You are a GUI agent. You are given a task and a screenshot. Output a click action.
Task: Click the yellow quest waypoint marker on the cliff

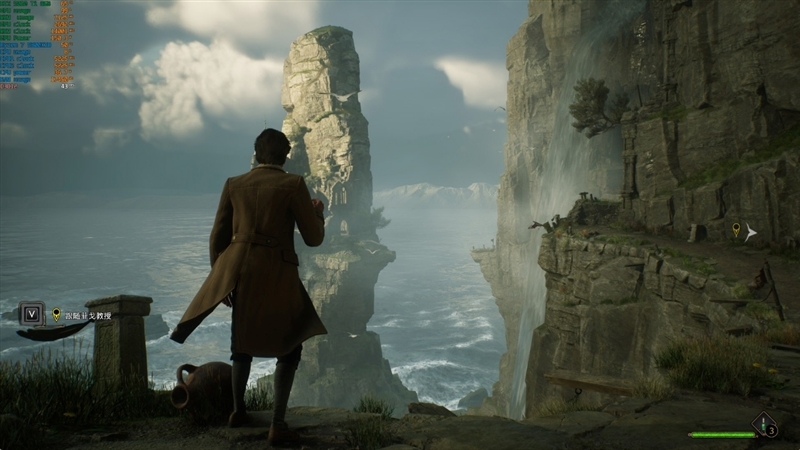coord(736,230)
